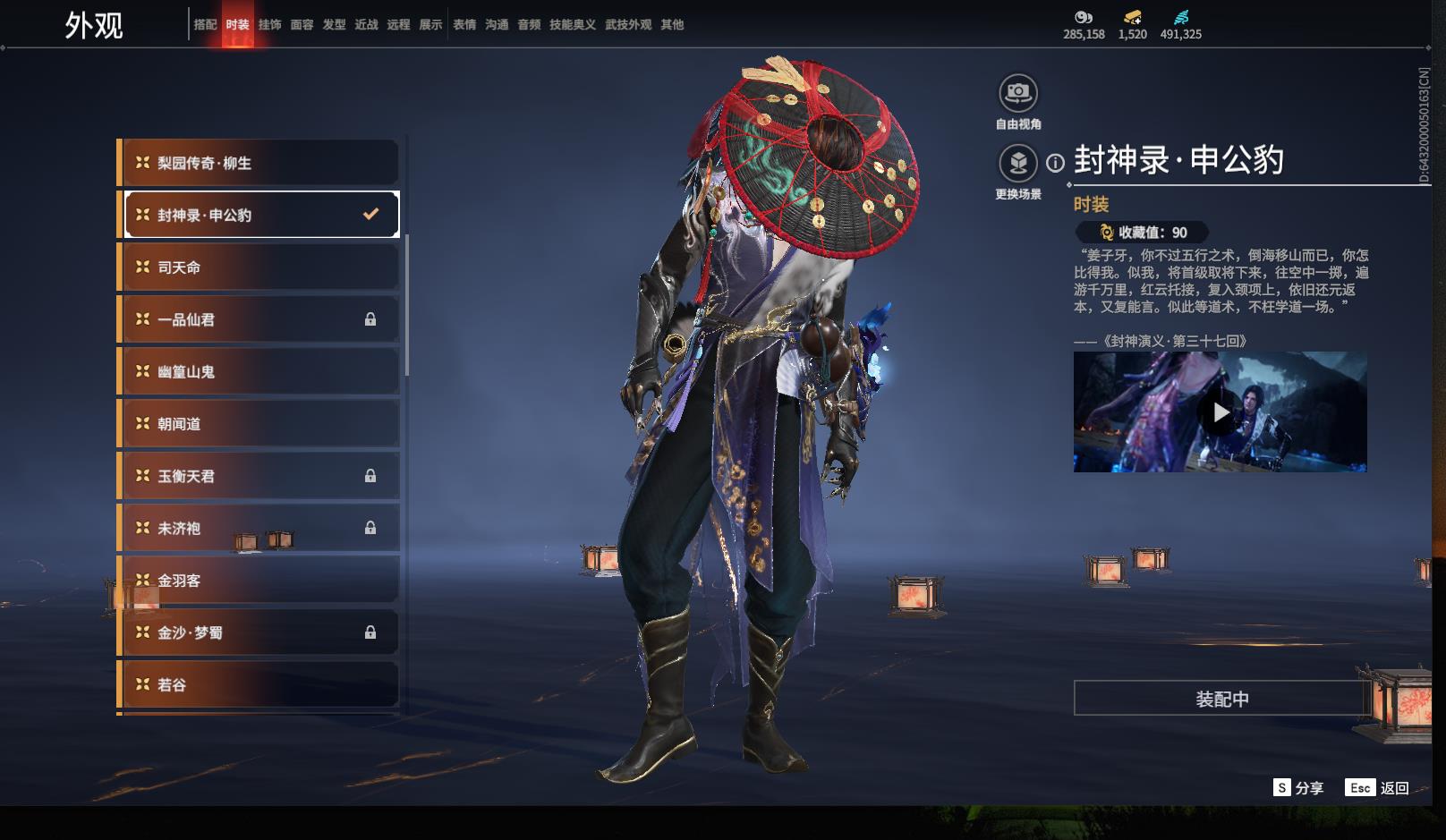Choose the 朝闻道 outfit
The image size is (1446, 840).
pos(259,424)
